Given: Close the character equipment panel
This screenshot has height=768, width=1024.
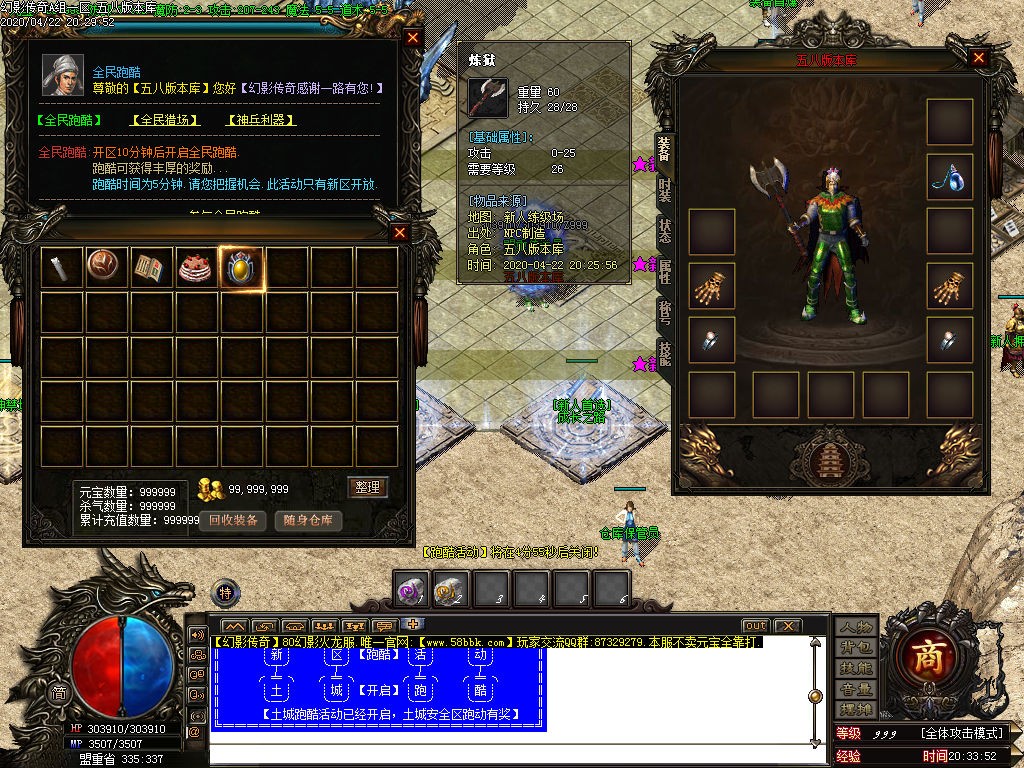Looking at the screenshot, I should point(979,58).
